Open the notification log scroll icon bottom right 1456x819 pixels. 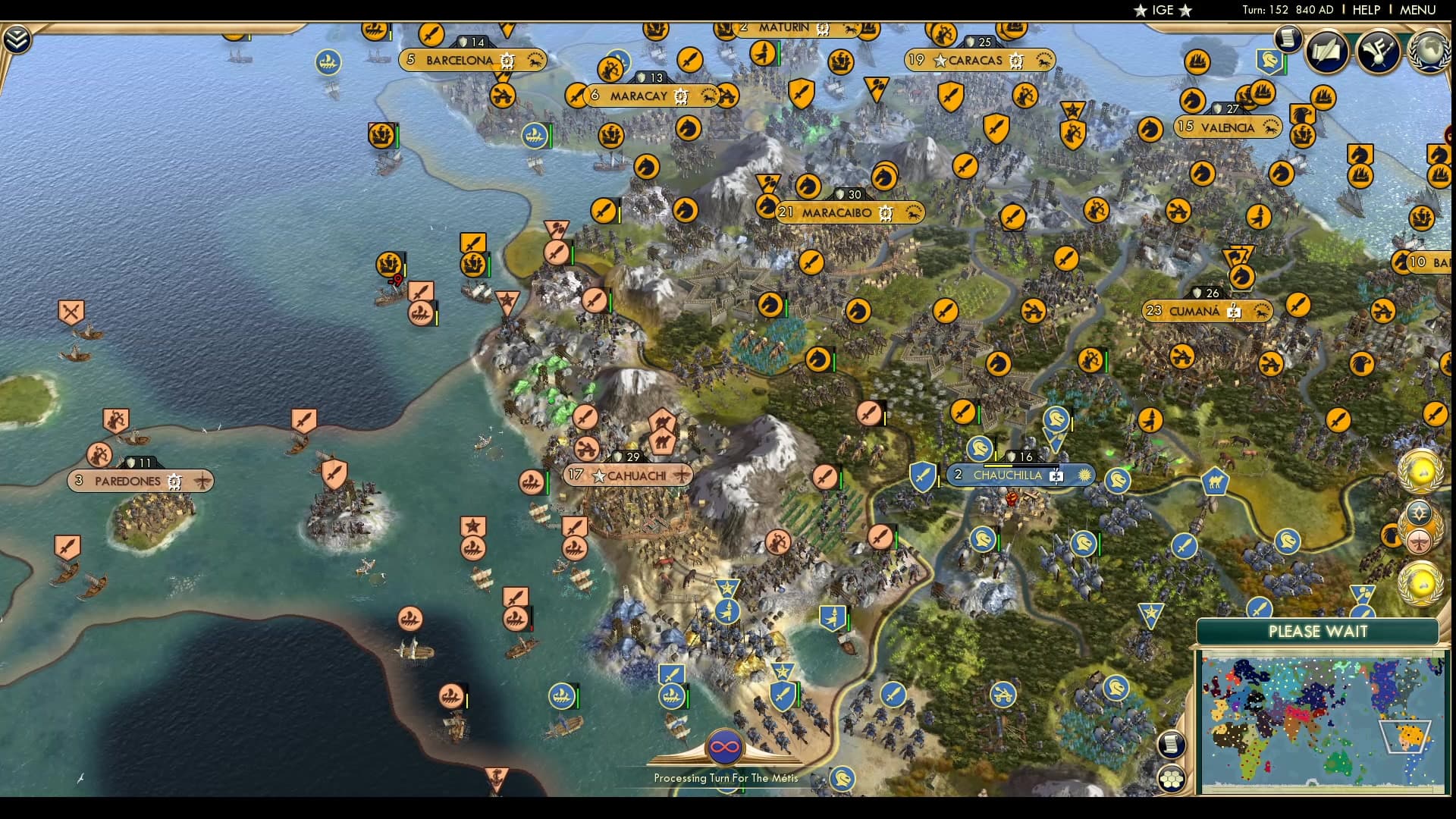click(x=1171, y=746)
